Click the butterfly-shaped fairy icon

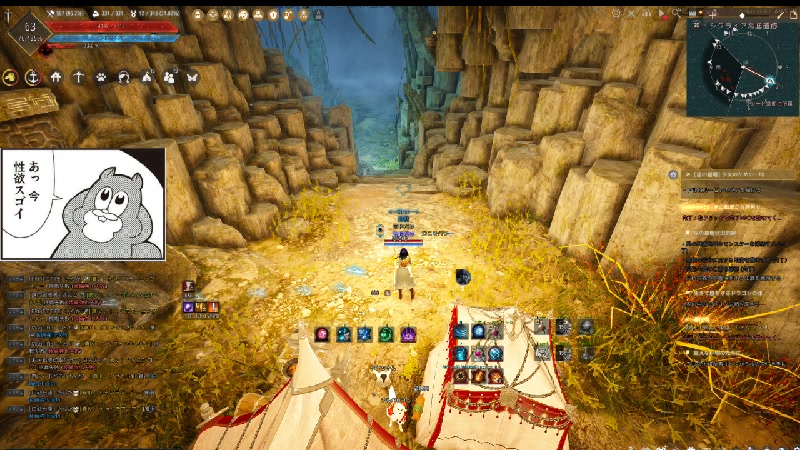[193, 77]
